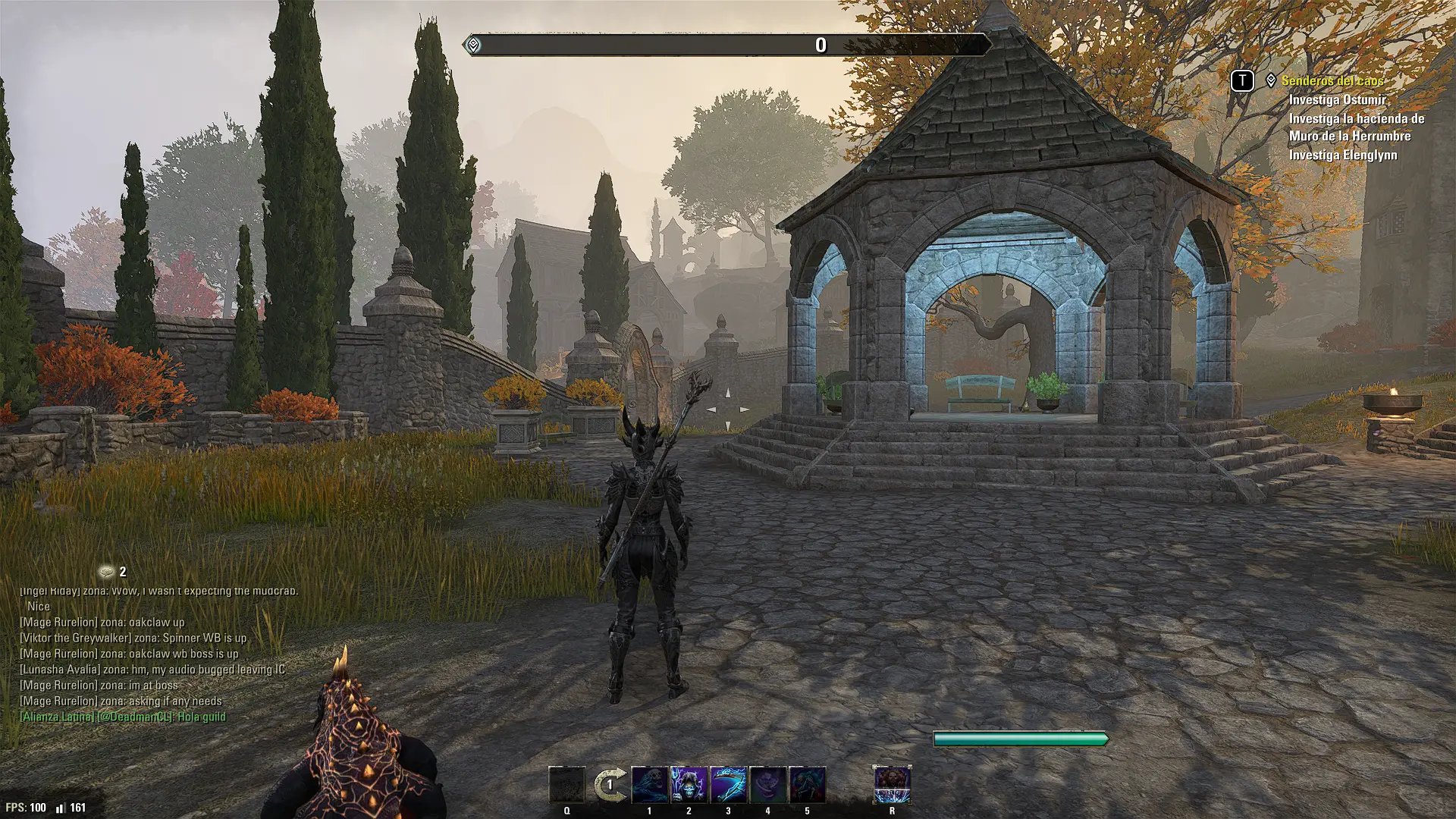This screenshot has height=819, width=1456.
Task: Click the Mage Rurelion 'oakclaw up' chat message
Action: tap(102, 622)
